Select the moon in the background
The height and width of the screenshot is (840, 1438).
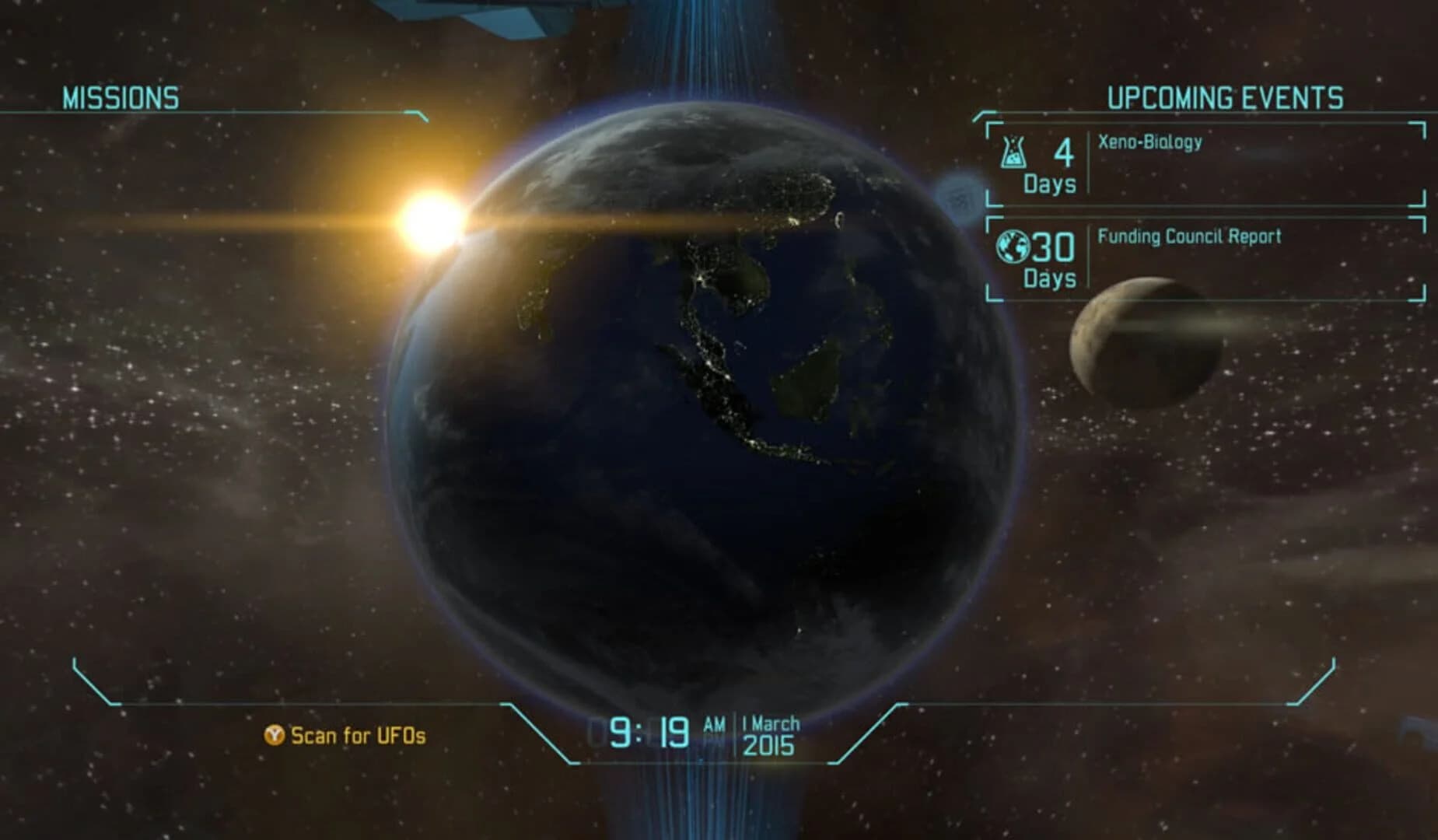1143,342
